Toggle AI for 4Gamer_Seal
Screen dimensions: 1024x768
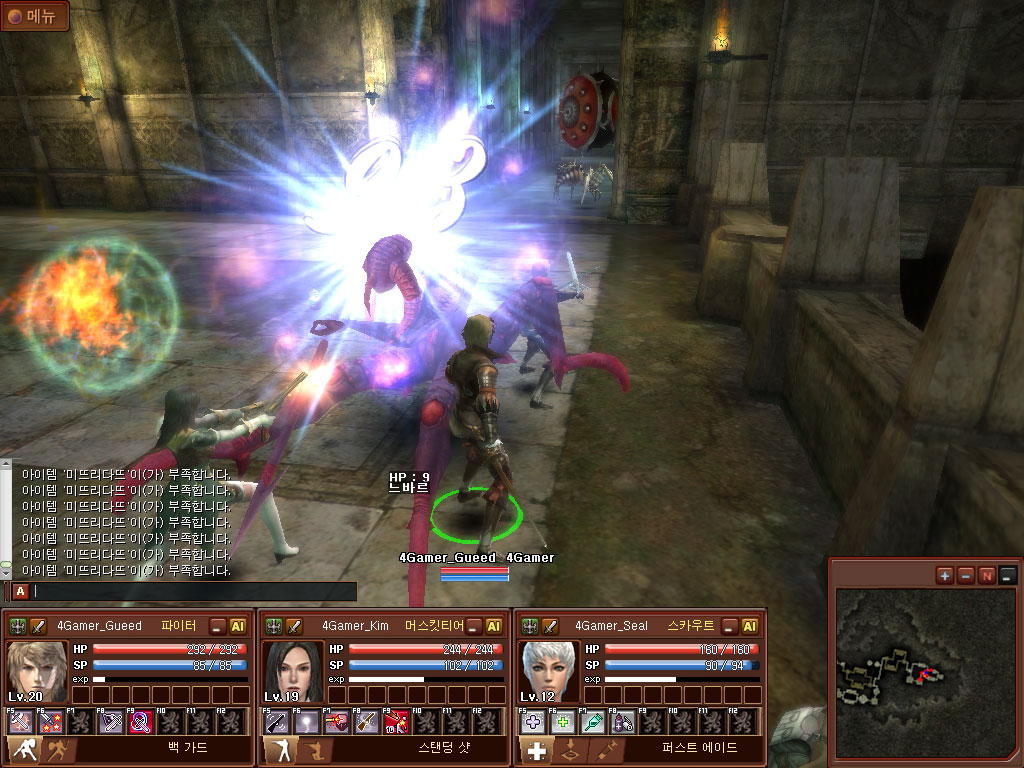[x=749, y=626]
